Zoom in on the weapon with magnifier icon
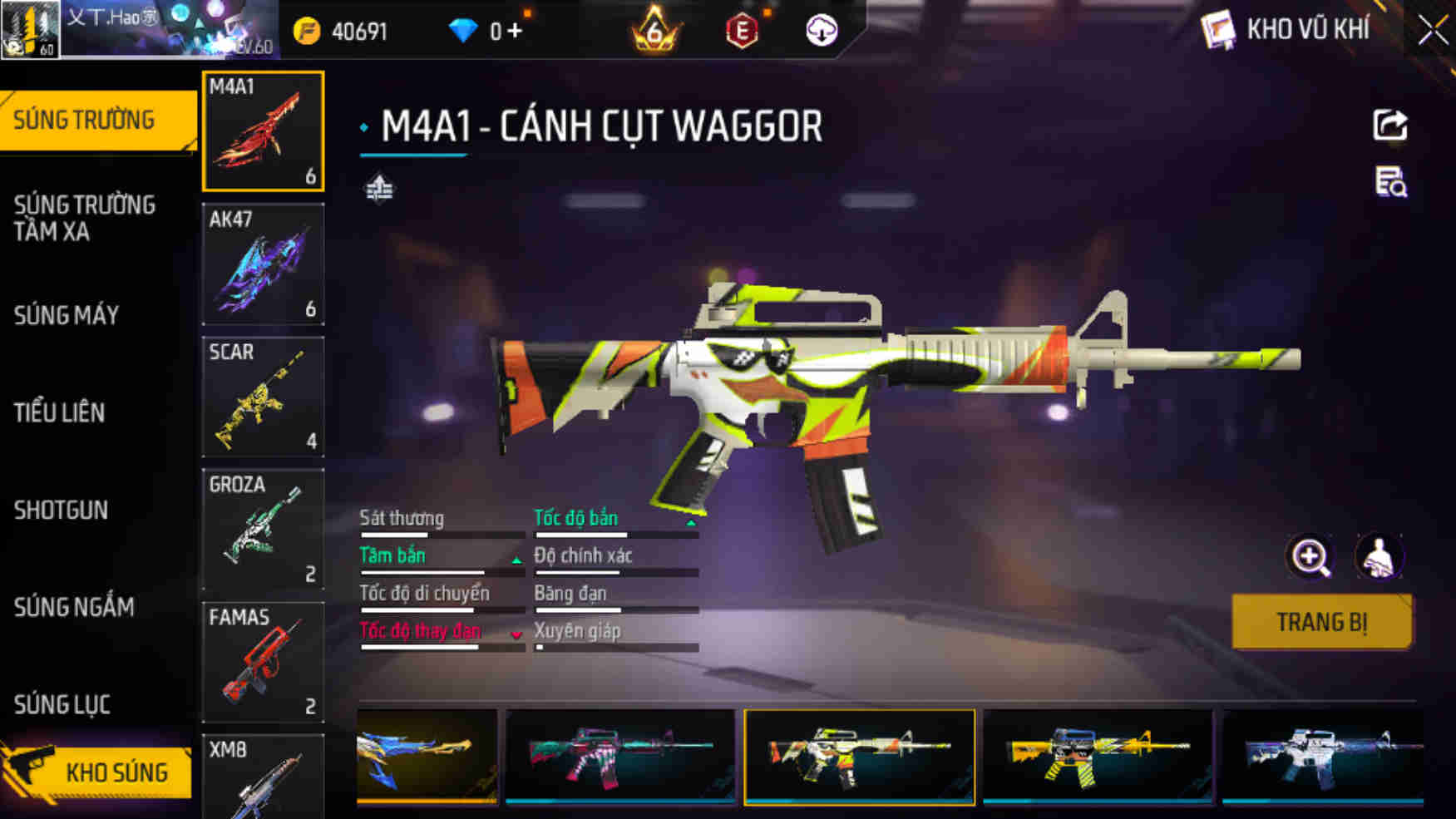1456x819 pixels. pyautogui.click(x=1310, y=557)
